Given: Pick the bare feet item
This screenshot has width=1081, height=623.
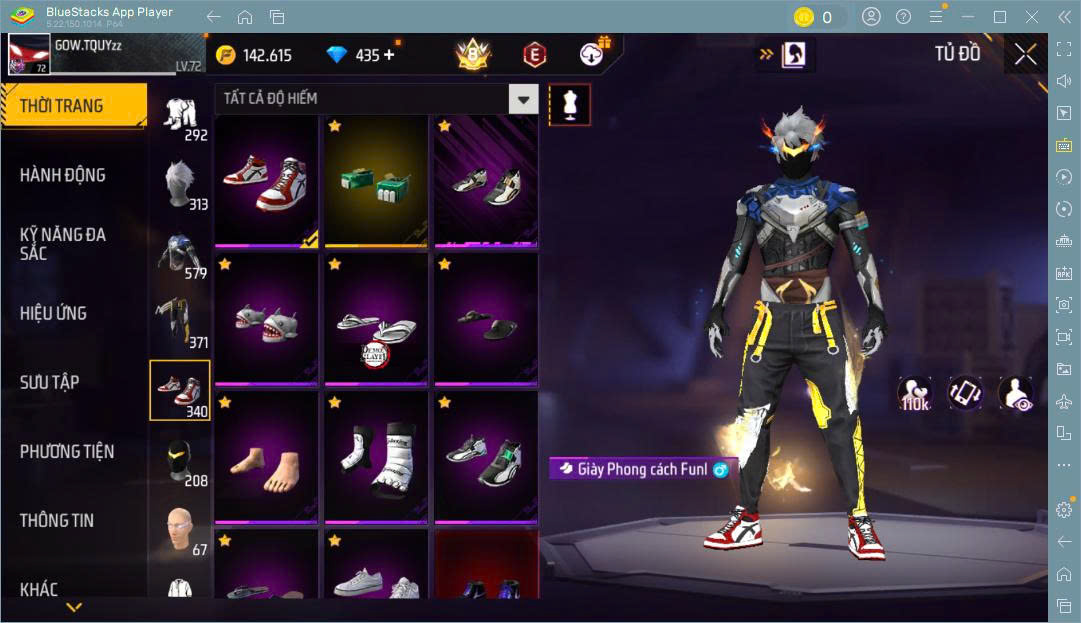Looking at the screenshot, I should pos(266,457).
